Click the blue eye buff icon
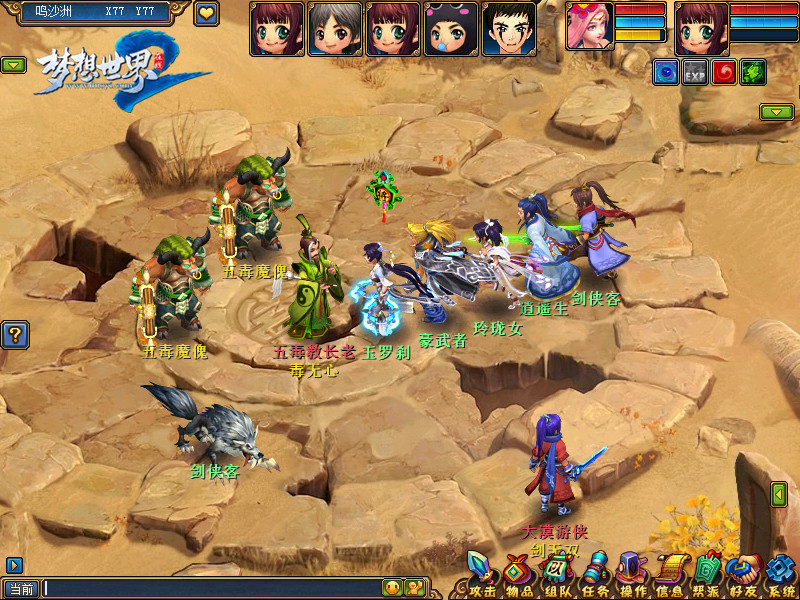 tap(666, 71)
